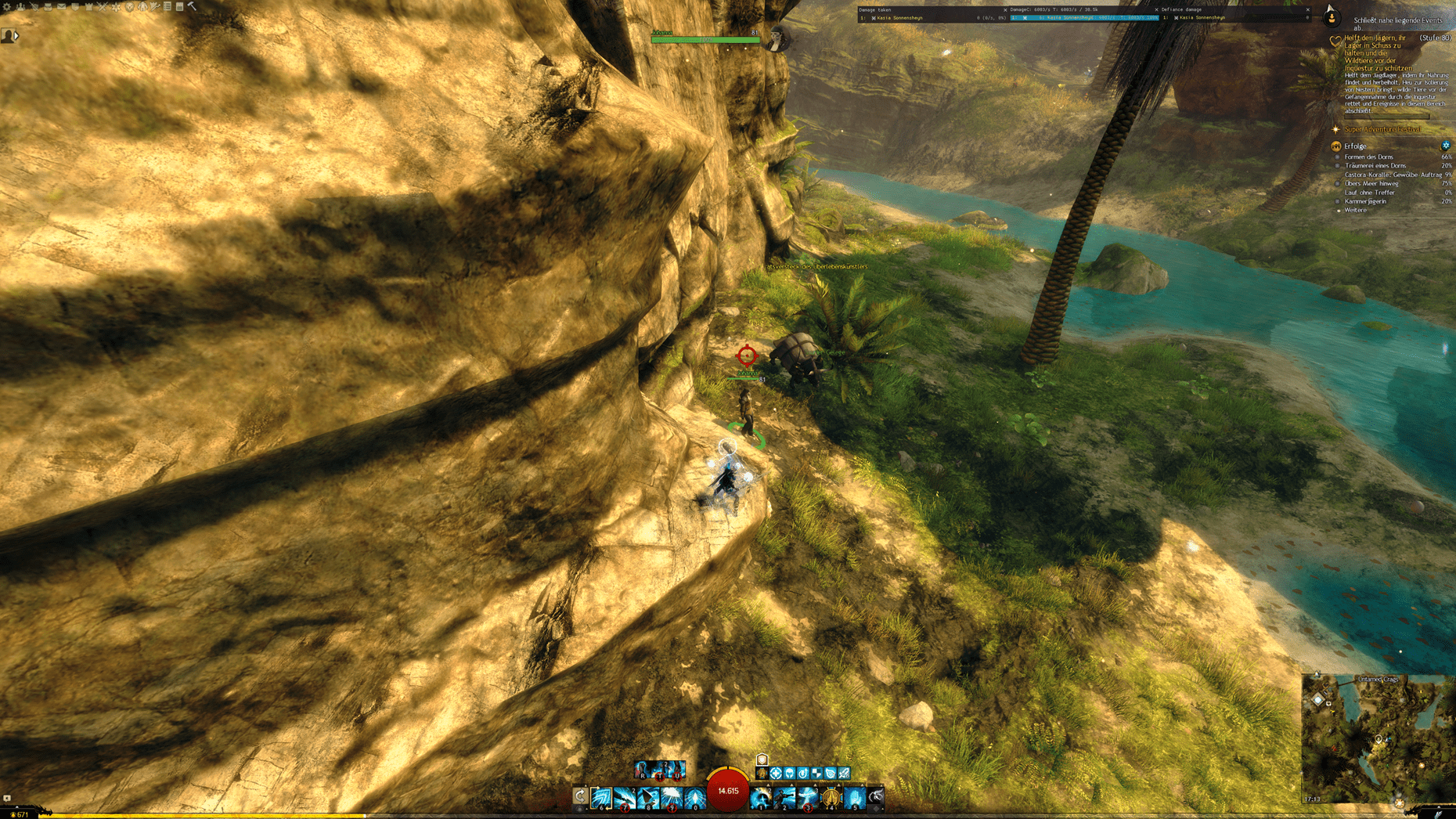Open the gear-shaped game menu icon

click(x=6, y=6)
